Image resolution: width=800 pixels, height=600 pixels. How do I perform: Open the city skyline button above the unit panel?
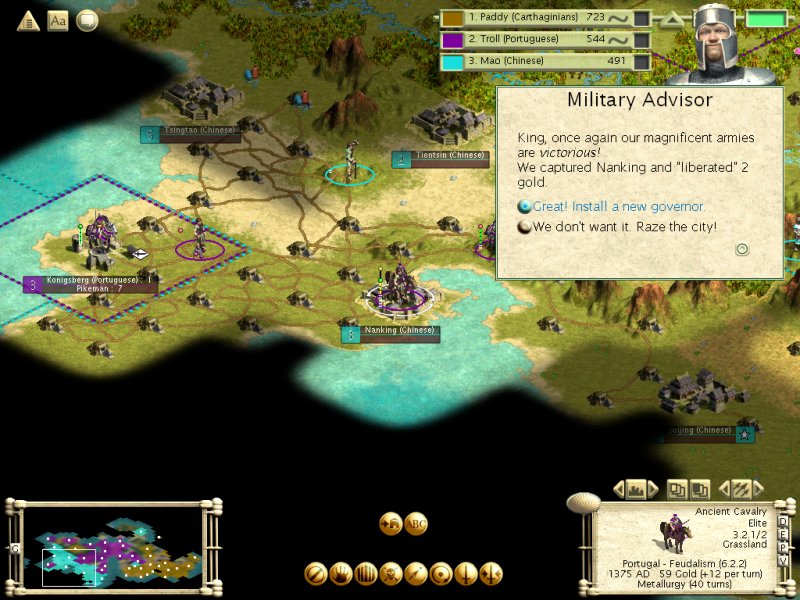pos(635,489)
